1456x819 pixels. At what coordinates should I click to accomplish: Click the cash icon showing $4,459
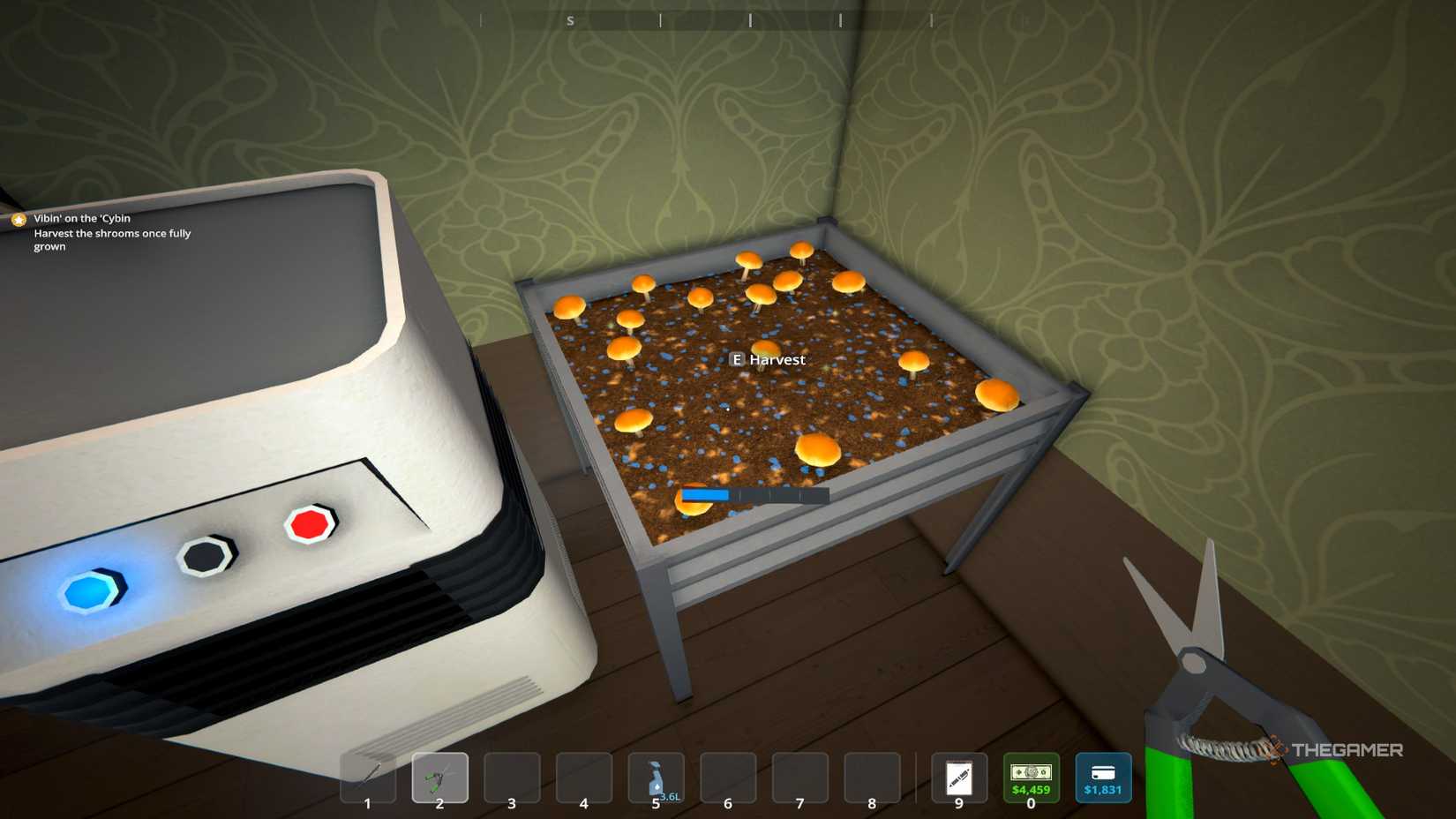click(x=1031, y=778)
